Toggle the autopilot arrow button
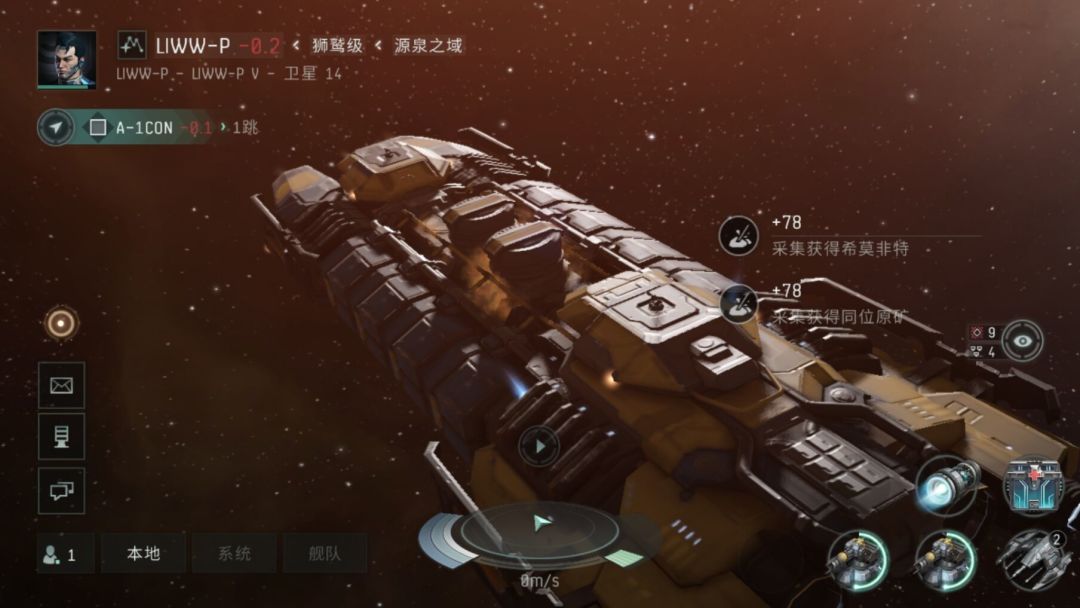 pyautogui.click(x=56, y=127)
